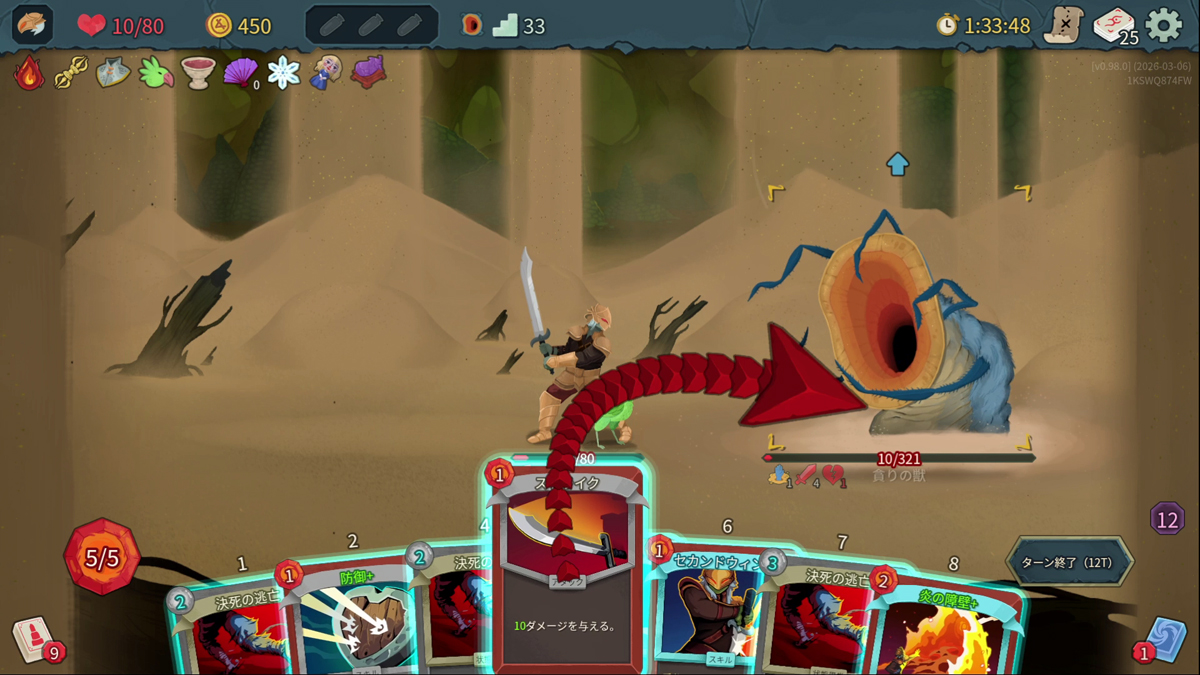The height and width of the screenshot is (675, 1200).
Task: Open the settings gear menu
Action: point(1163,25)
